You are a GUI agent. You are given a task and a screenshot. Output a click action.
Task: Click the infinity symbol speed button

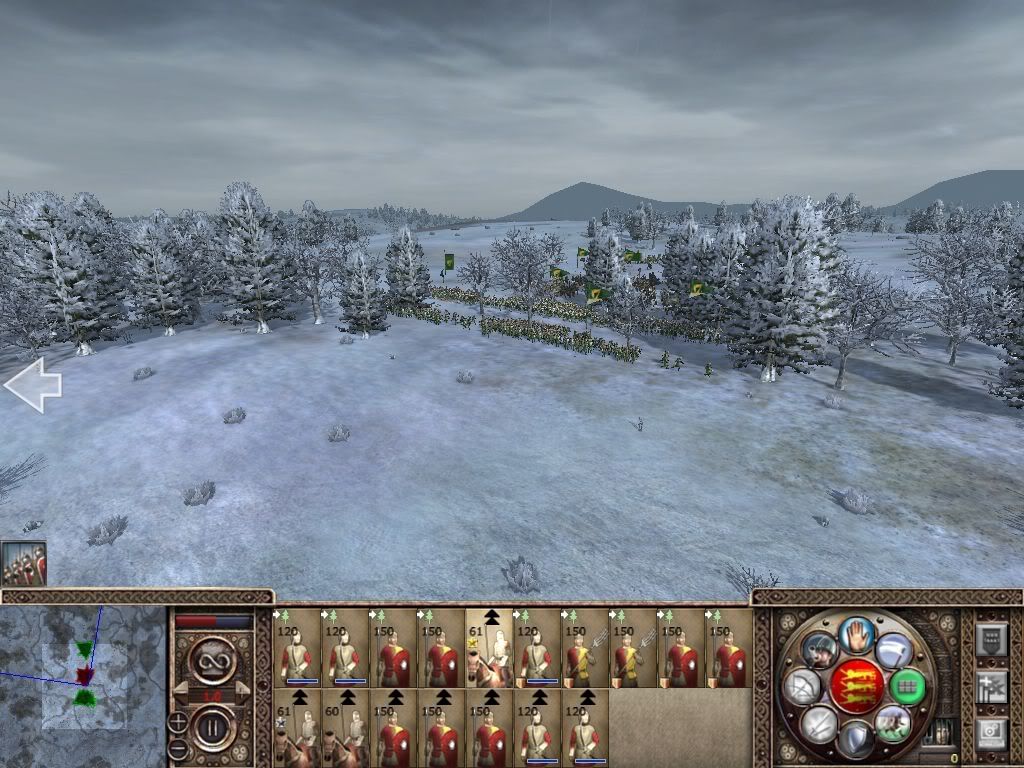[212, 661]
